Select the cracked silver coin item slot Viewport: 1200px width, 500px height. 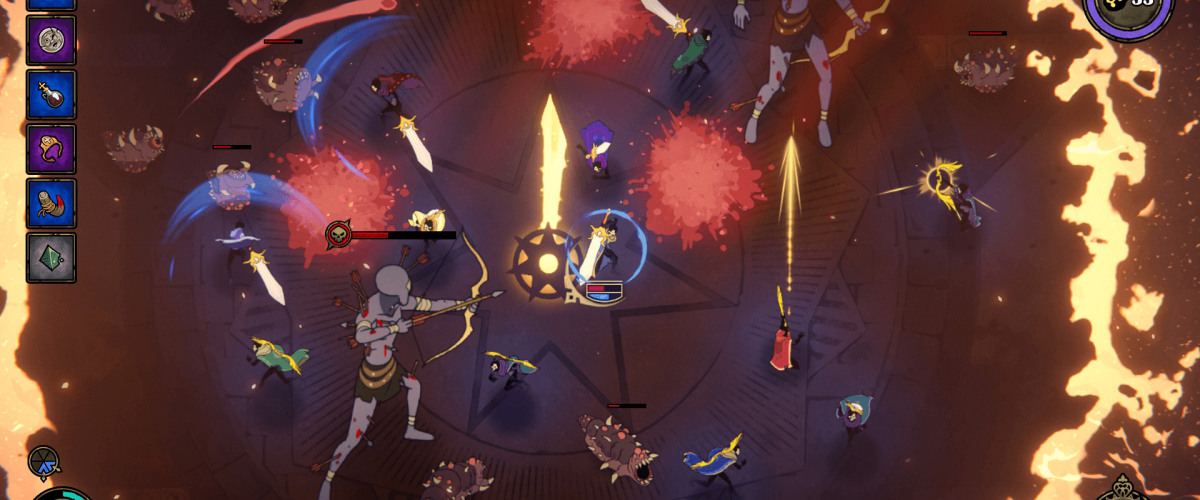(x=51, y=41)
